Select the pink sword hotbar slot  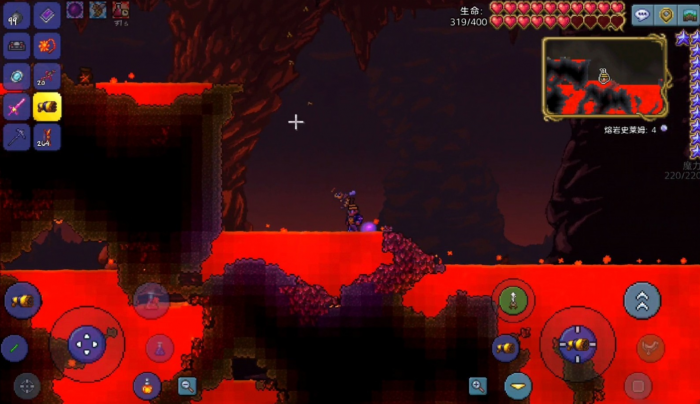point(17,107)
